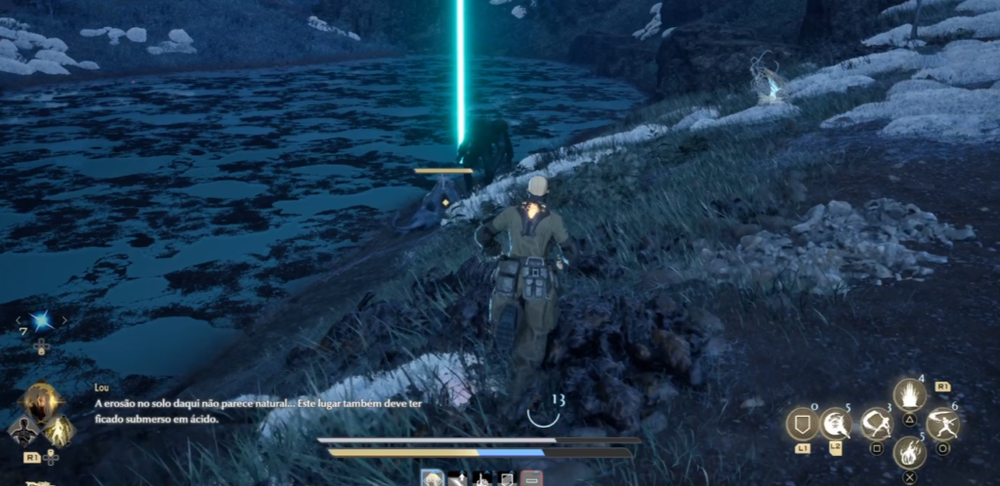Activate the shield skill icon
This screenshot has width=1000, height=486.
802,424
